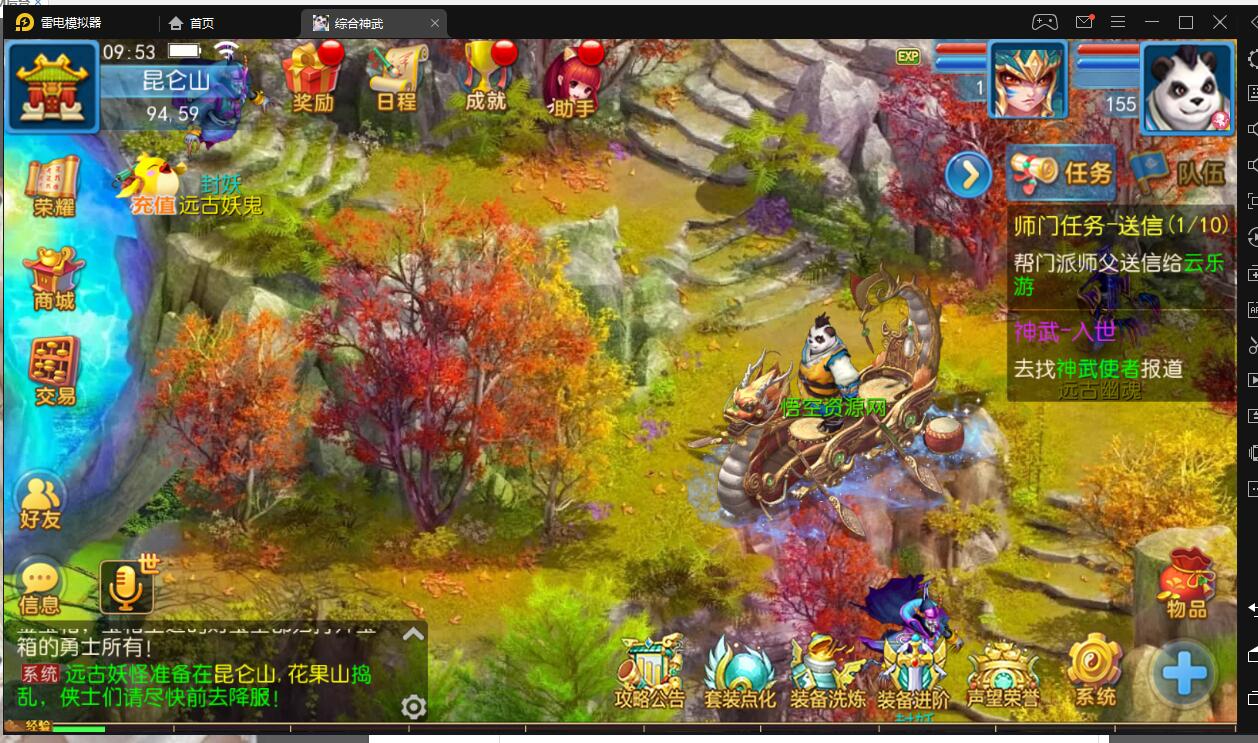Activate the world voice chat microphone
This screenshot has height=743, width=1258.
coord(126,586)
